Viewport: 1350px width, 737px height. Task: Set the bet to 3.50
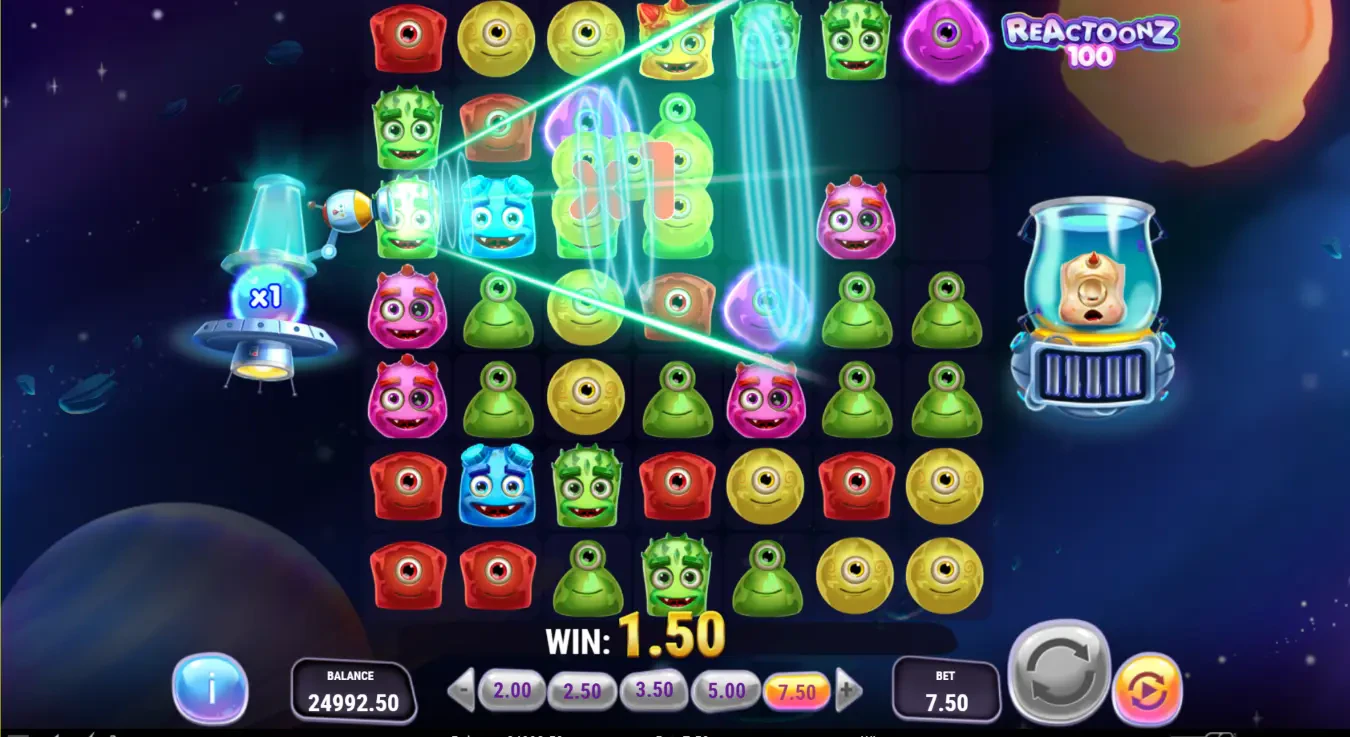click(654, 691)
